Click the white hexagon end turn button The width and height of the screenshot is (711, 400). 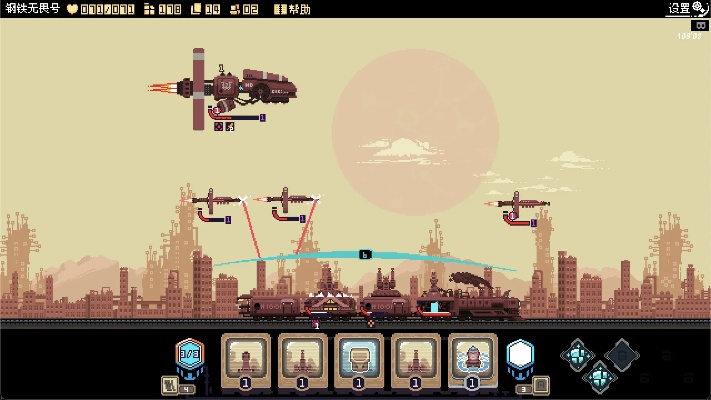tap(520, 355)
